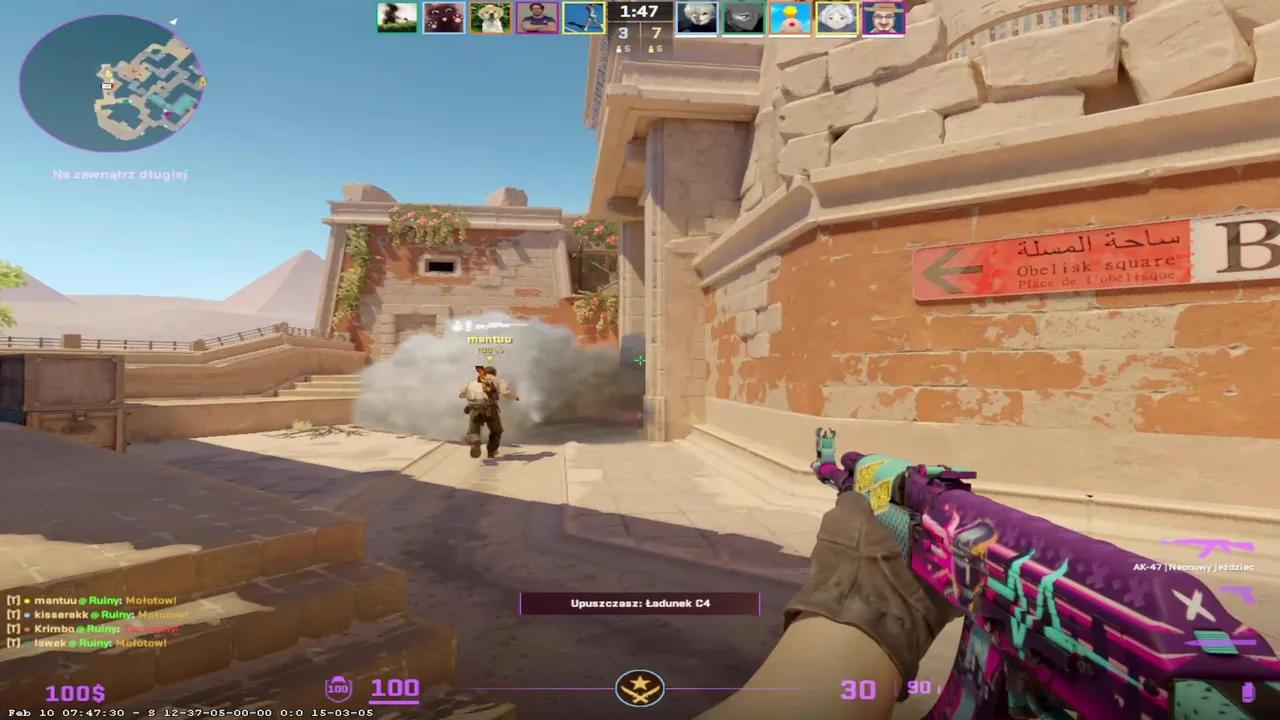Select the hourglass team emblem at bottom center
This screenshot has width=1280, height=720.
pyautogui.click(x=640, y=687)
